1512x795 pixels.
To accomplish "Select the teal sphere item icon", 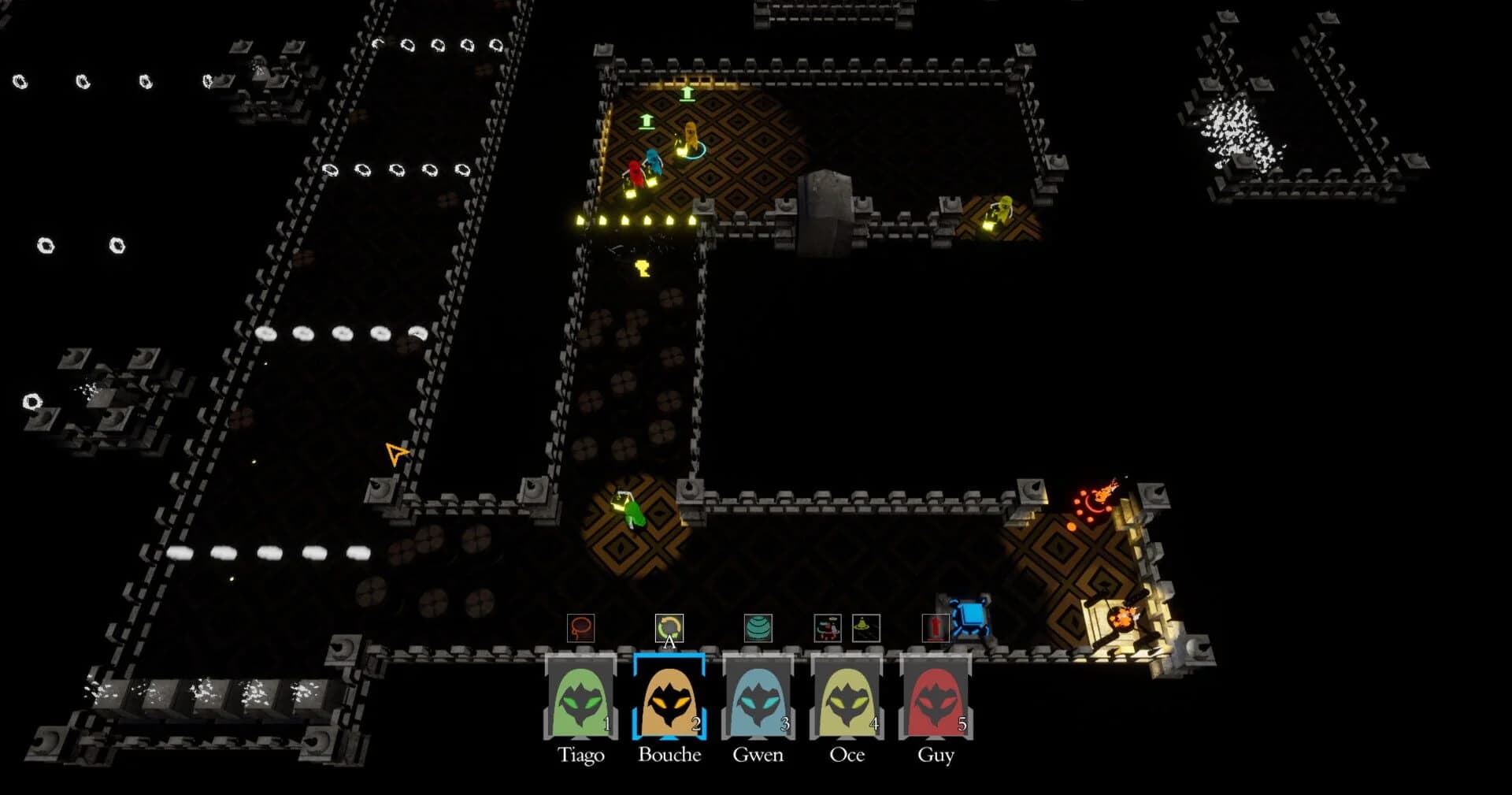I will click(758, 627).
